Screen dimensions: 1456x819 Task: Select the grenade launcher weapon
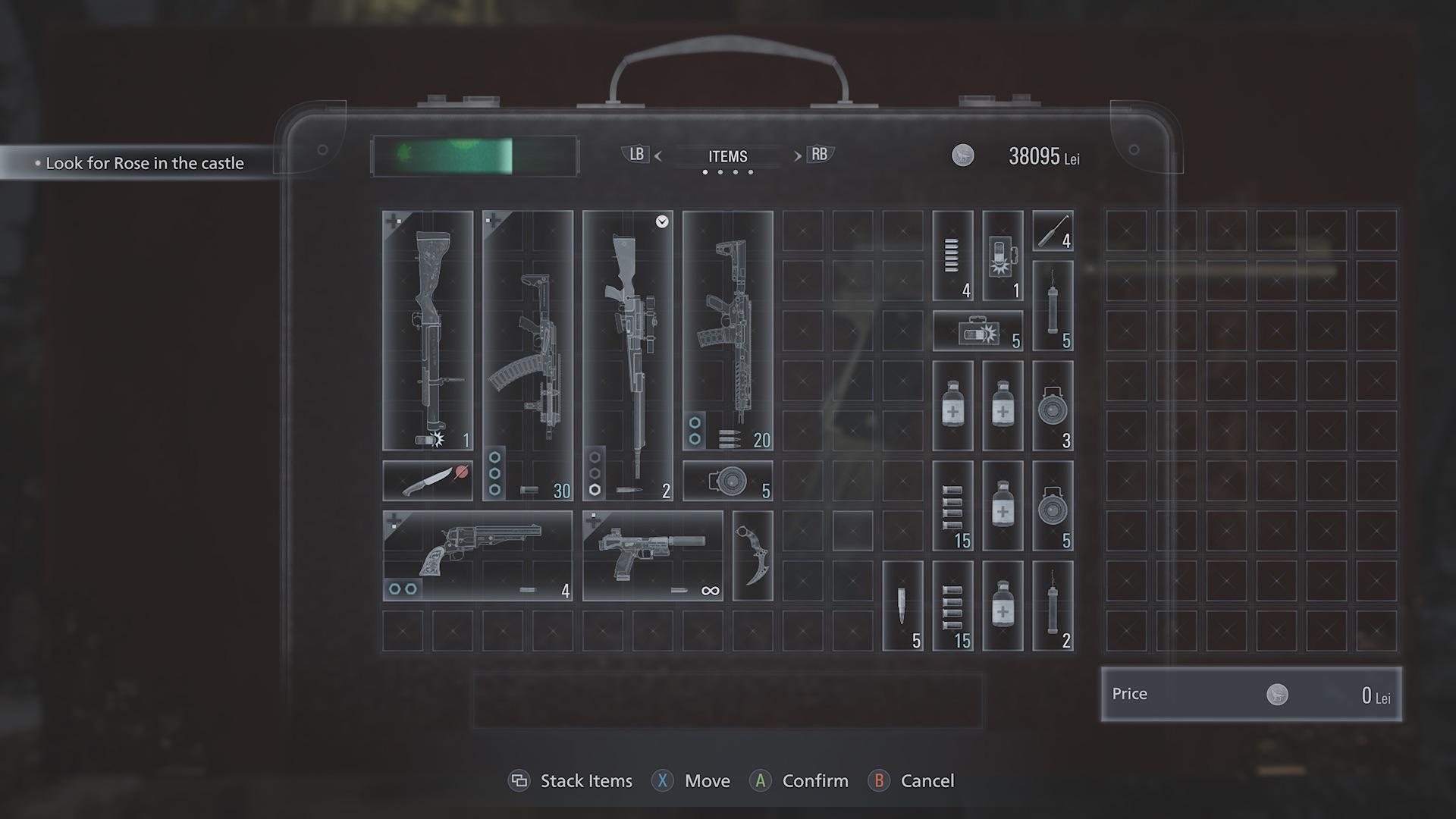(x=428, y=330)
